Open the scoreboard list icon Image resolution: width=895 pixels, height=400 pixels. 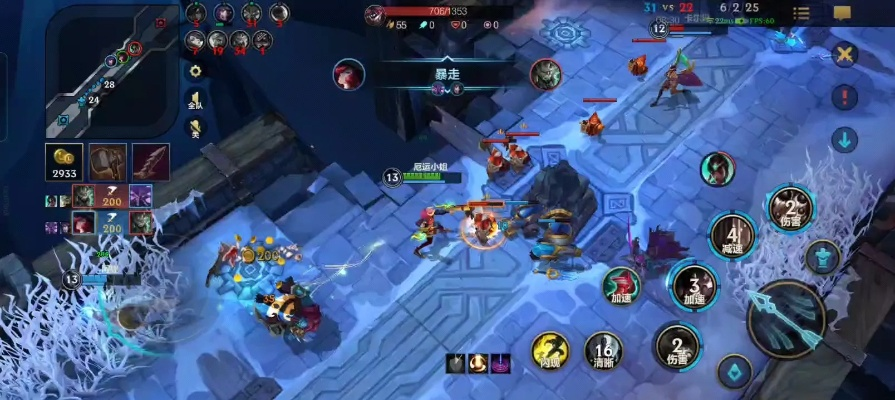coord(801,13)
